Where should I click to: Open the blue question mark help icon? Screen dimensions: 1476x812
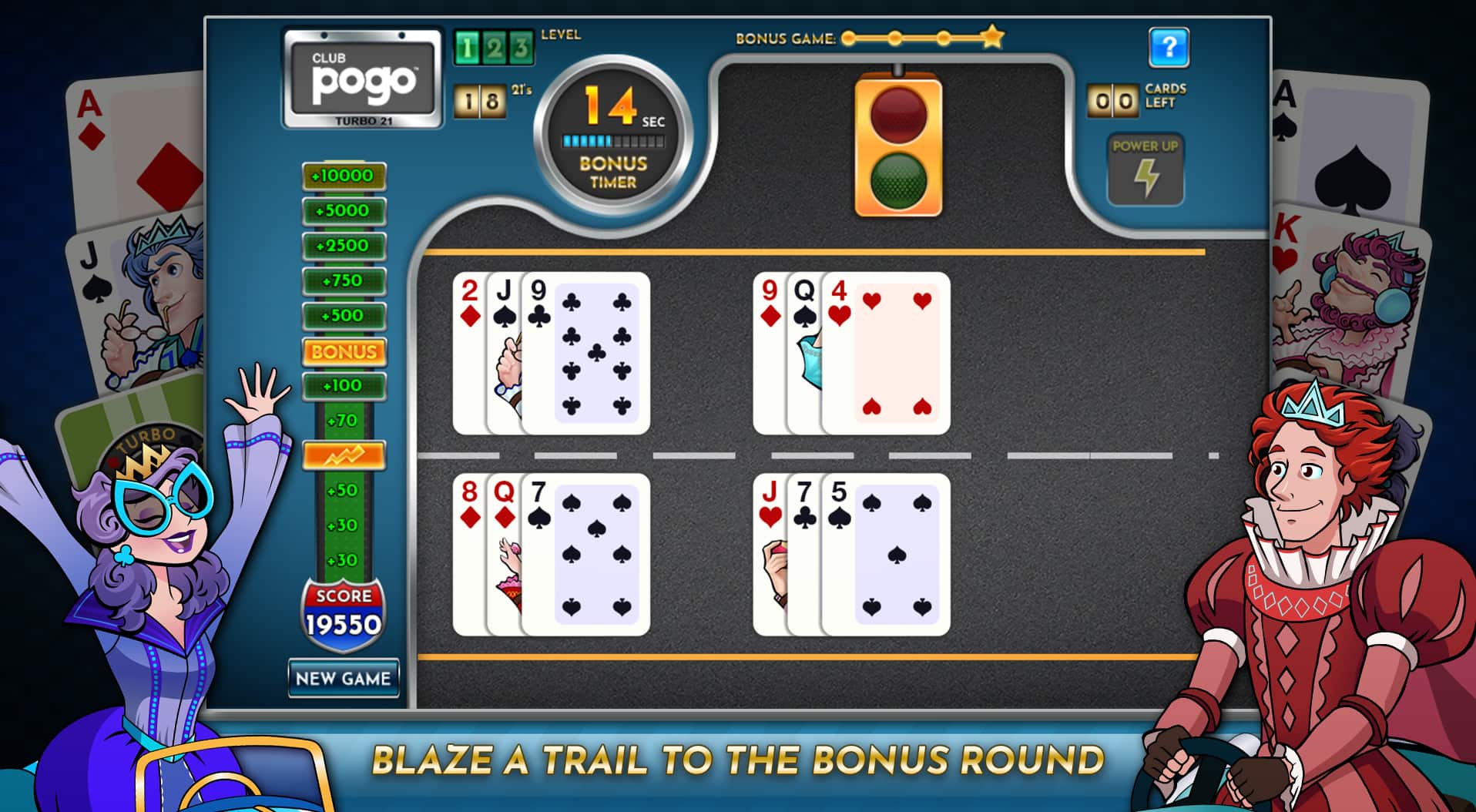coord(1169,48)
